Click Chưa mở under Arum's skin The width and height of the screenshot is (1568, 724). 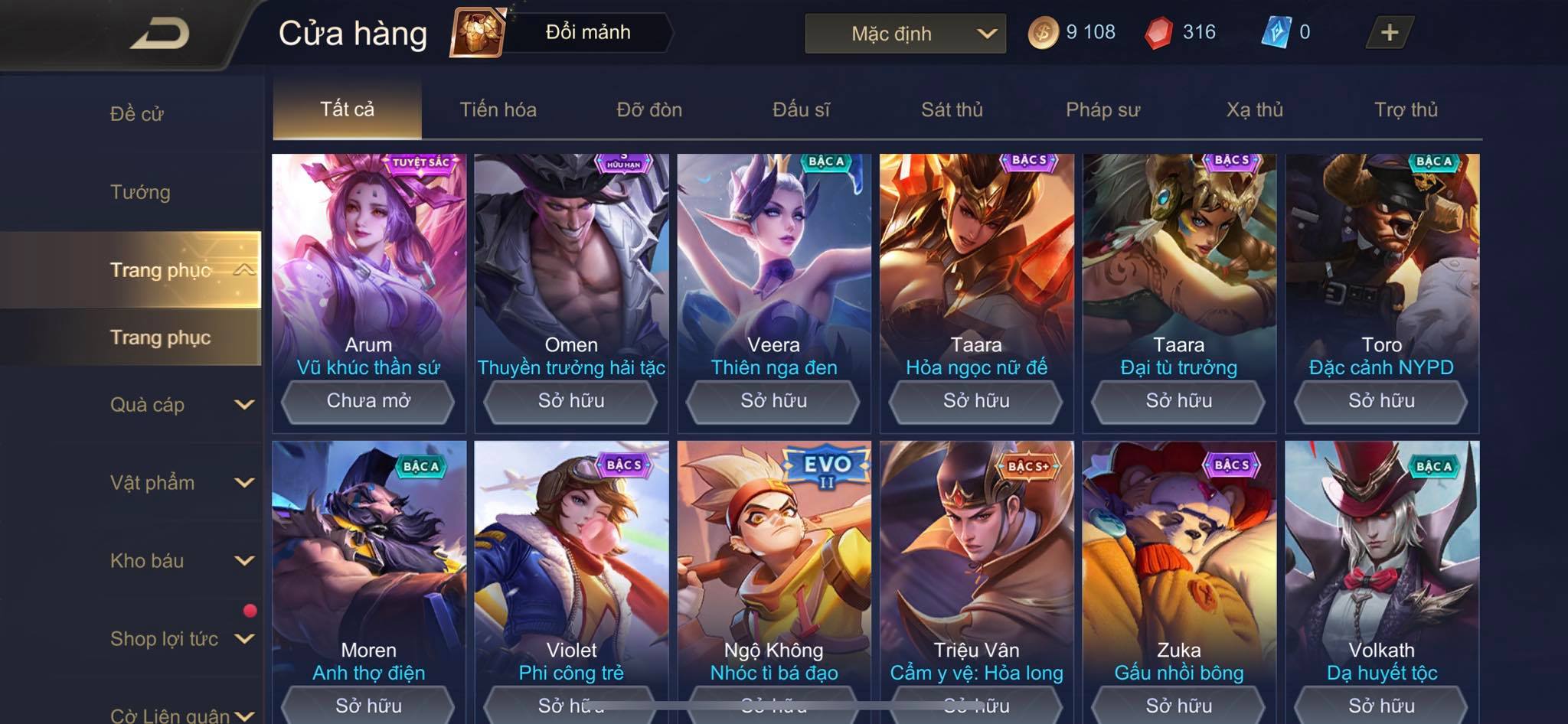coord(368,401)
